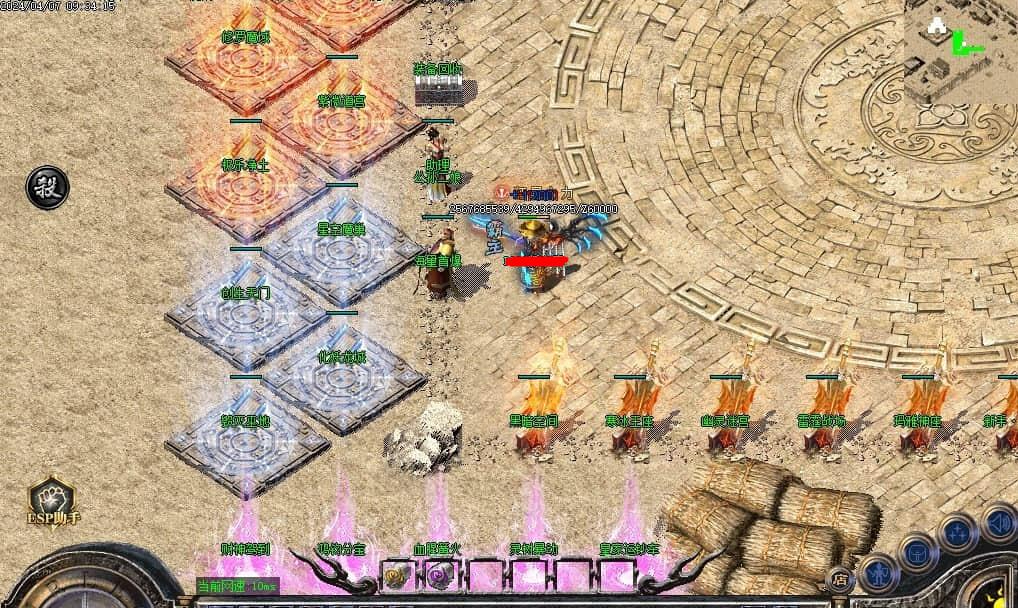Open the bag inventory round button
The width and height of the screenshot is (1018, 608).
pyautogui.click(x=918, y=552)
